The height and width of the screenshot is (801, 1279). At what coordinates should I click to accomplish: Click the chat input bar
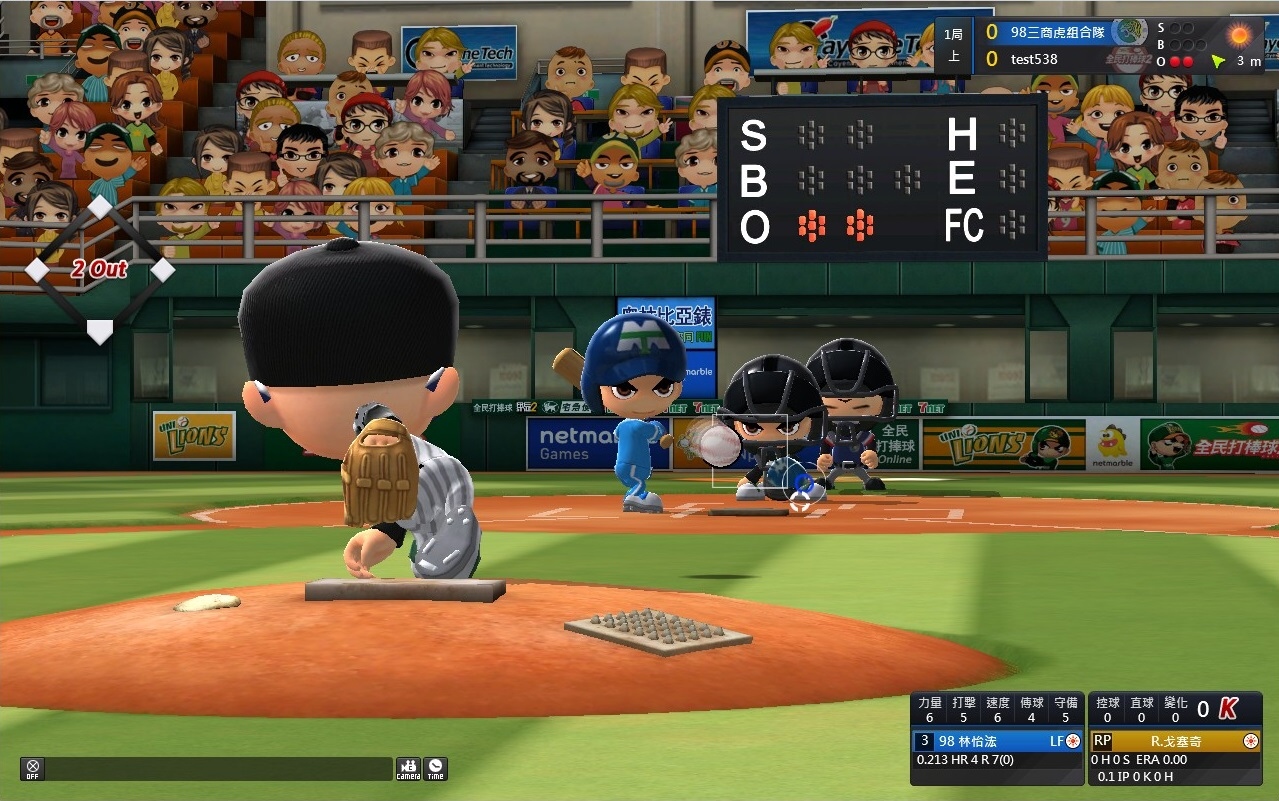pyautogui.click(x=218, y=768)
